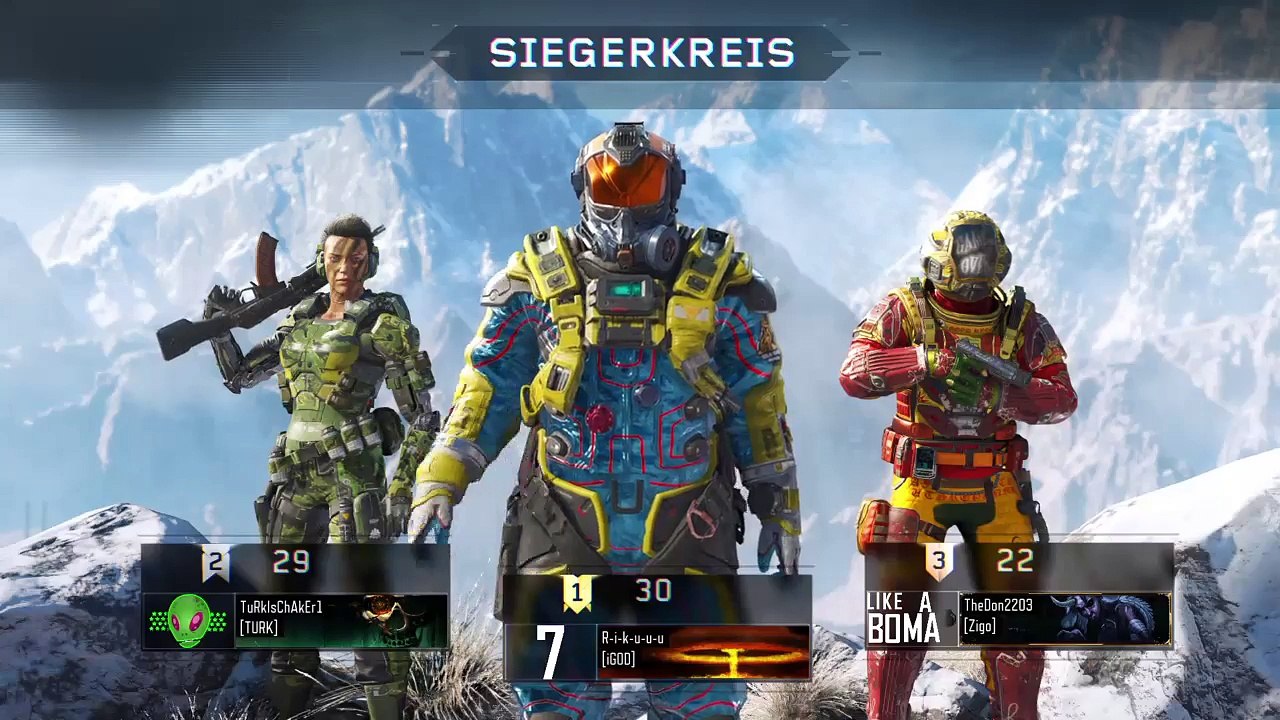Screen dimensions: 1280x720
Task: Click the LIKE A BOMA emblem
Action: pyautogui.click(x=904, y=618)
